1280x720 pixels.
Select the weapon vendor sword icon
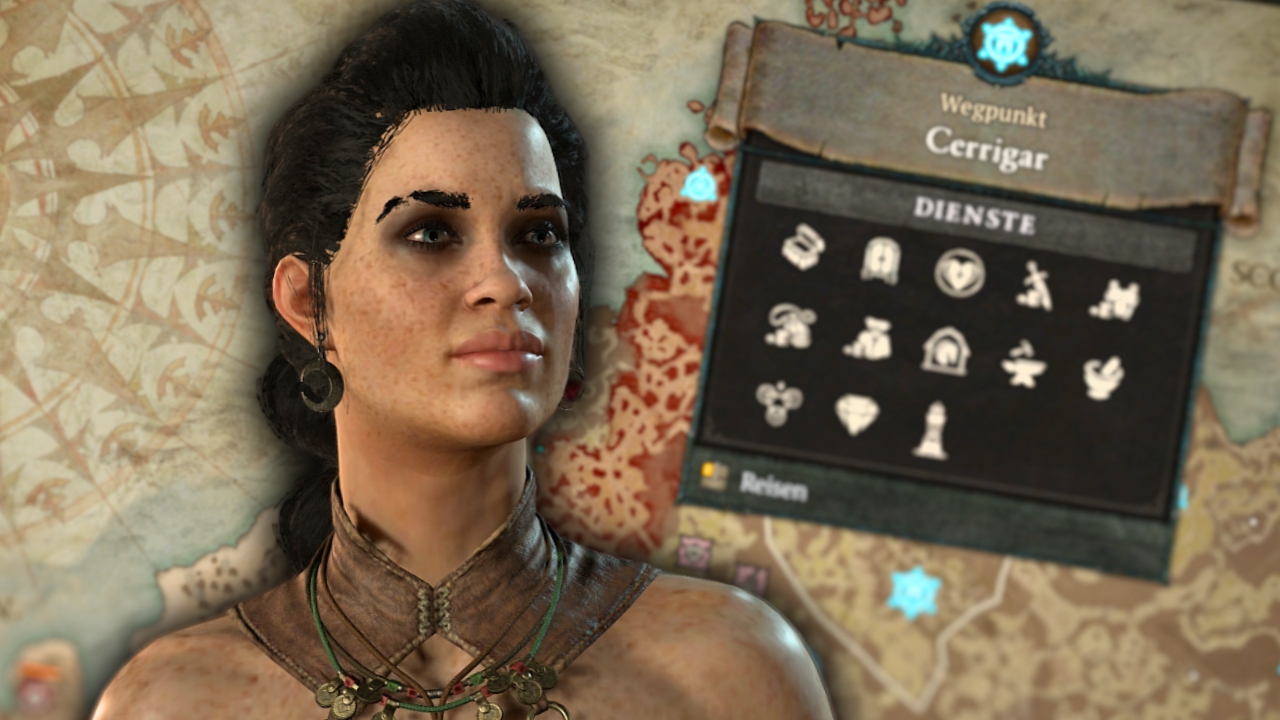pyautogui.click(x=1034, y=286)
